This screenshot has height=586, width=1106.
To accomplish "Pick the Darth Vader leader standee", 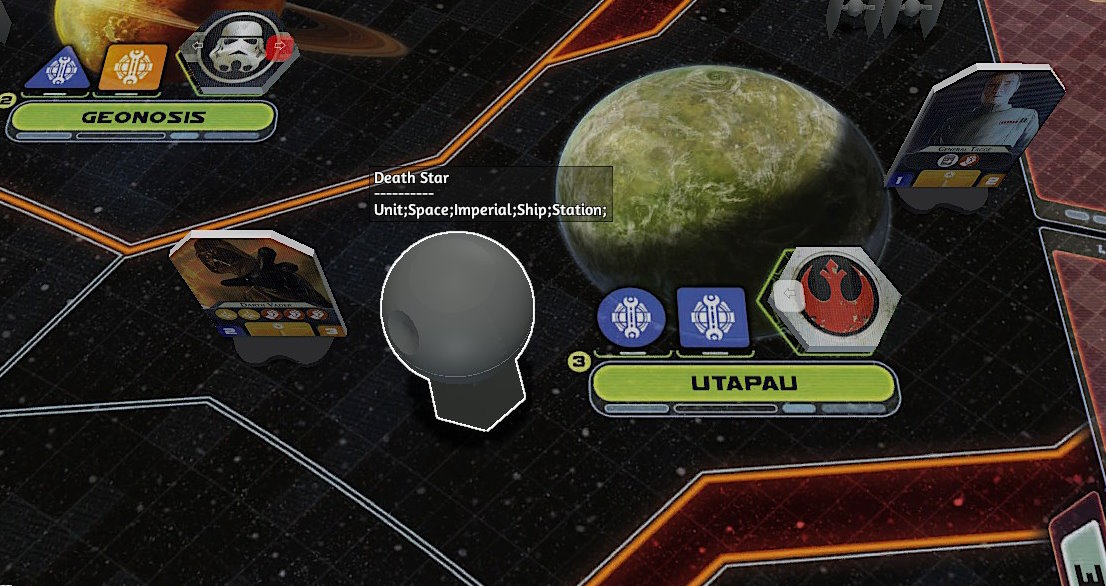I will point(259,287).
